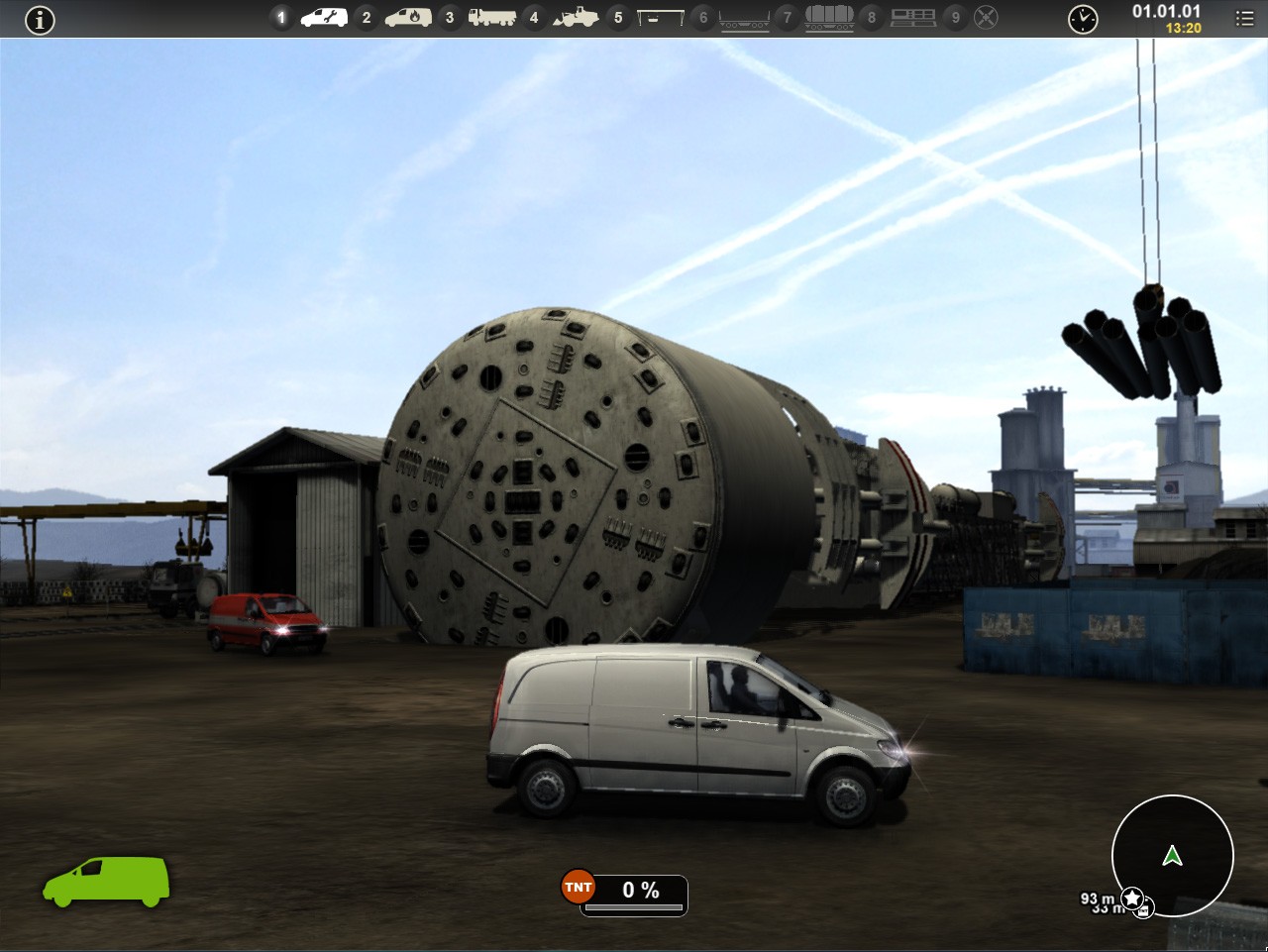The width and height of the screenshot is (1268, 952).
Task: Select vehicle 2, the van with flame
Action: click(407, 17)
